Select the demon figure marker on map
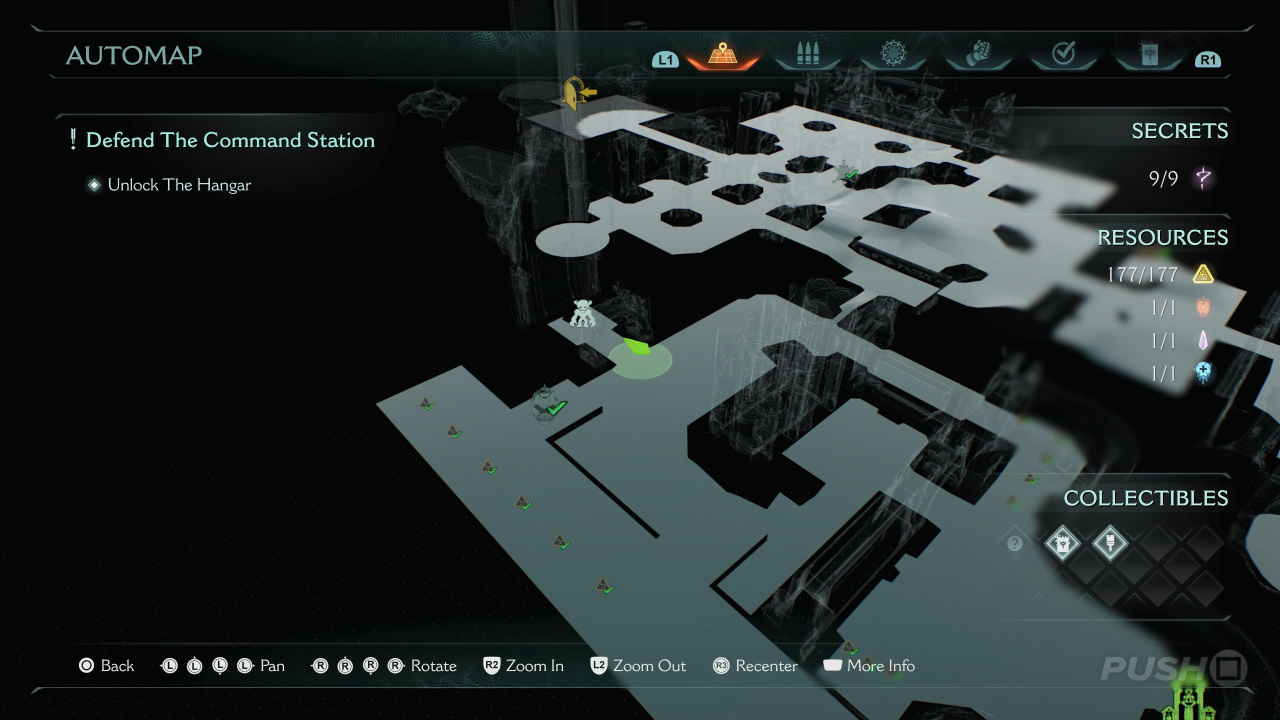The height and width of the screenshot is (720, 1280). click(x=583, y=314)
